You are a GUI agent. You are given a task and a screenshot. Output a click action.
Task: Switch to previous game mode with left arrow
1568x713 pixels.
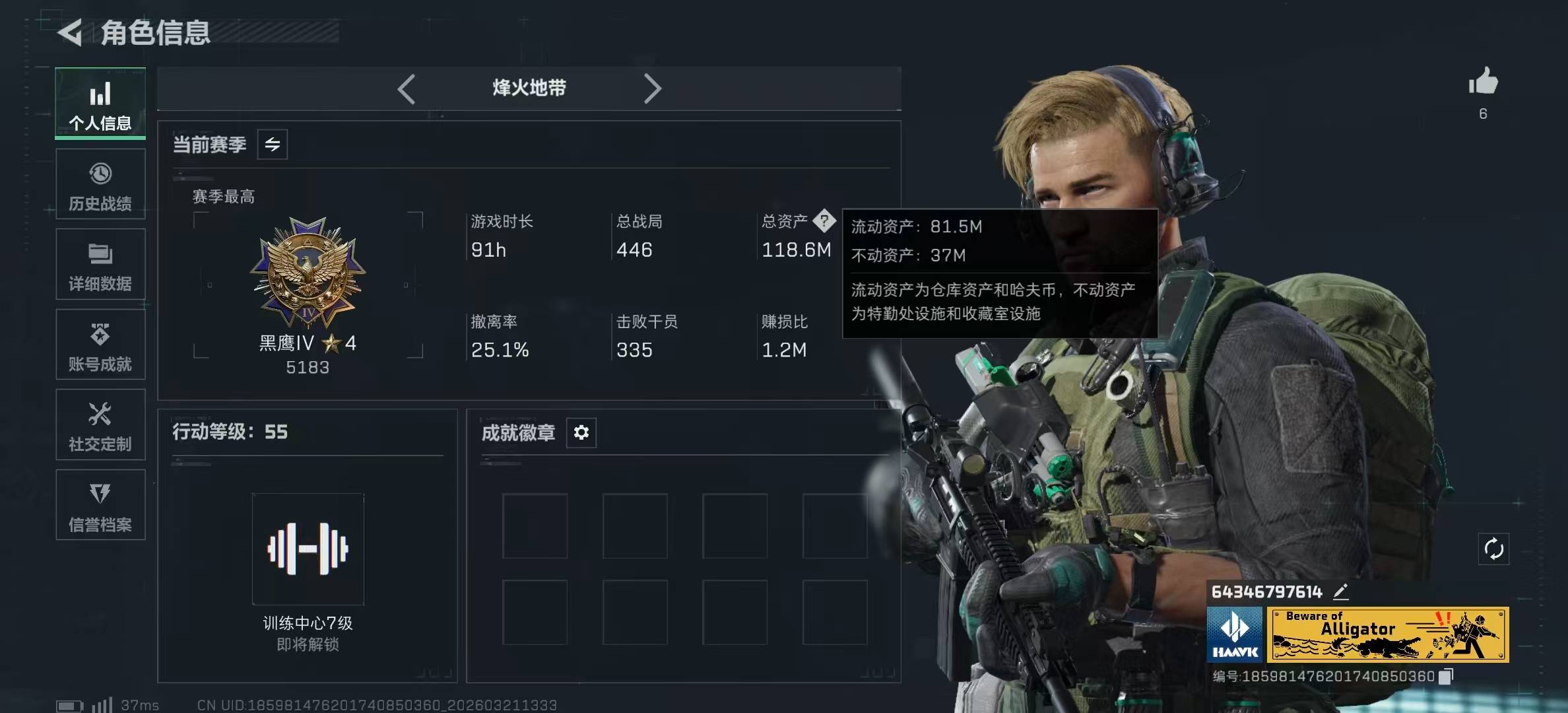[x=407, y=88]
